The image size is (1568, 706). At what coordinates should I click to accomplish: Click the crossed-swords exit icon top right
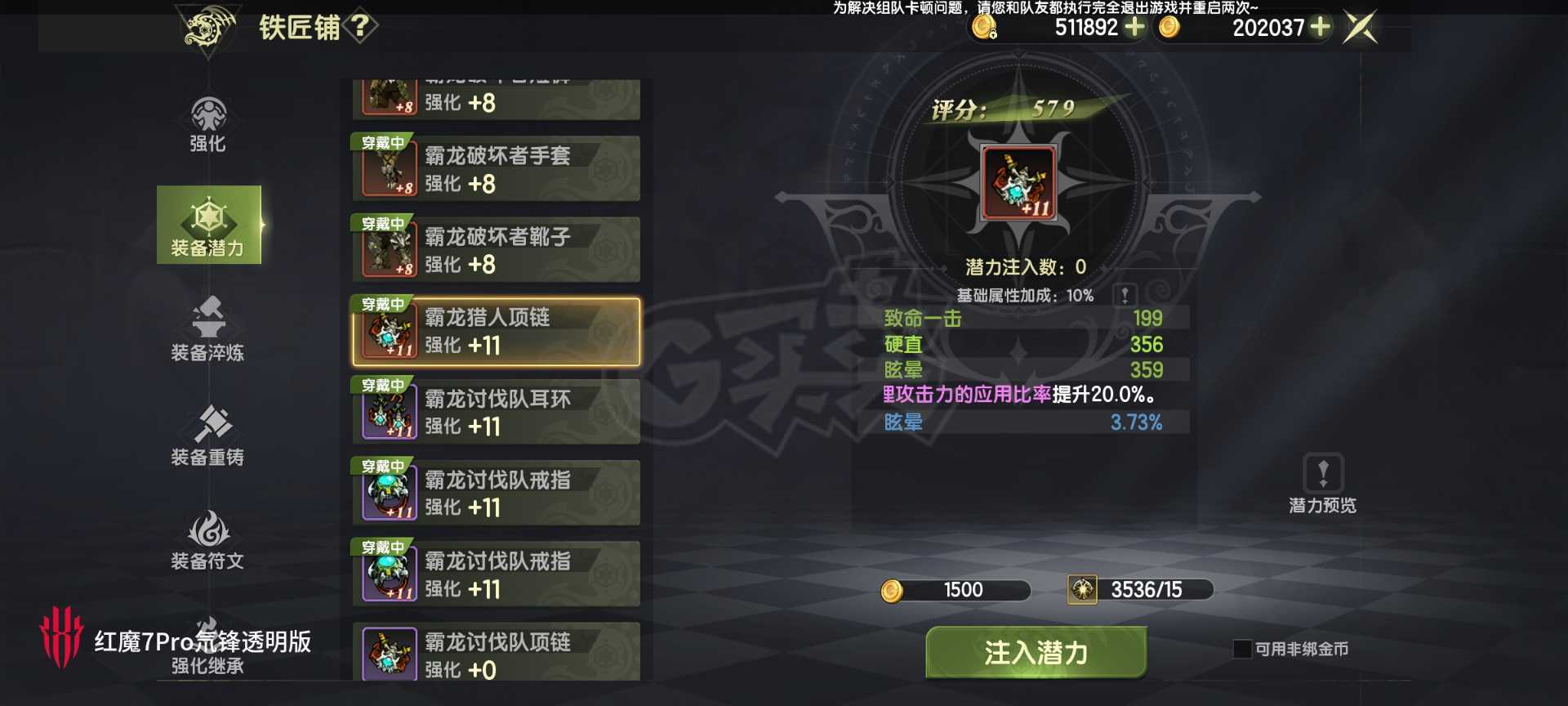[x=1361, y=27]
